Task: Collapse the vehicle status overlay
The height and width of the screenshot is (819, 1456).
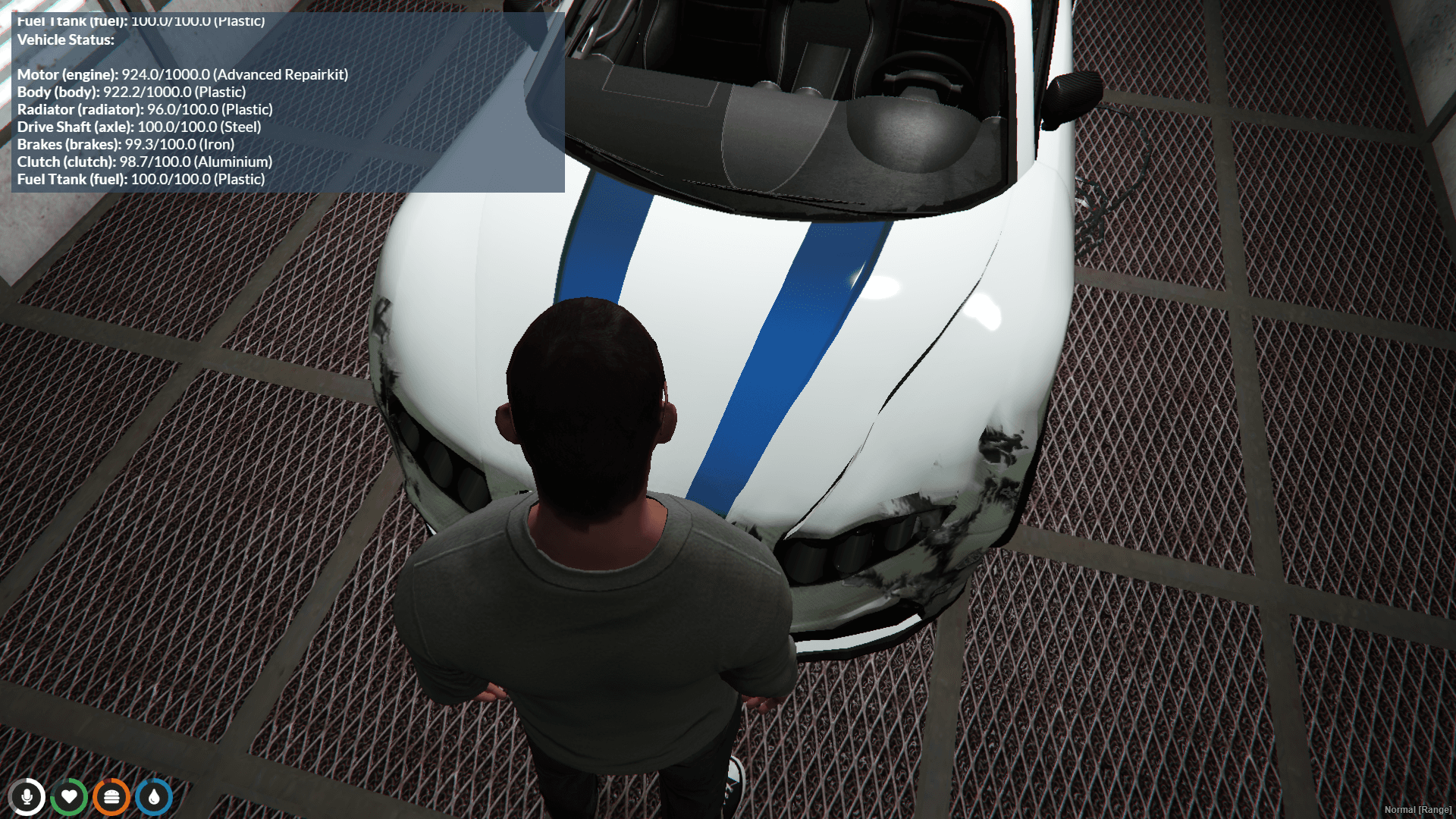Action: pos(65,40)
